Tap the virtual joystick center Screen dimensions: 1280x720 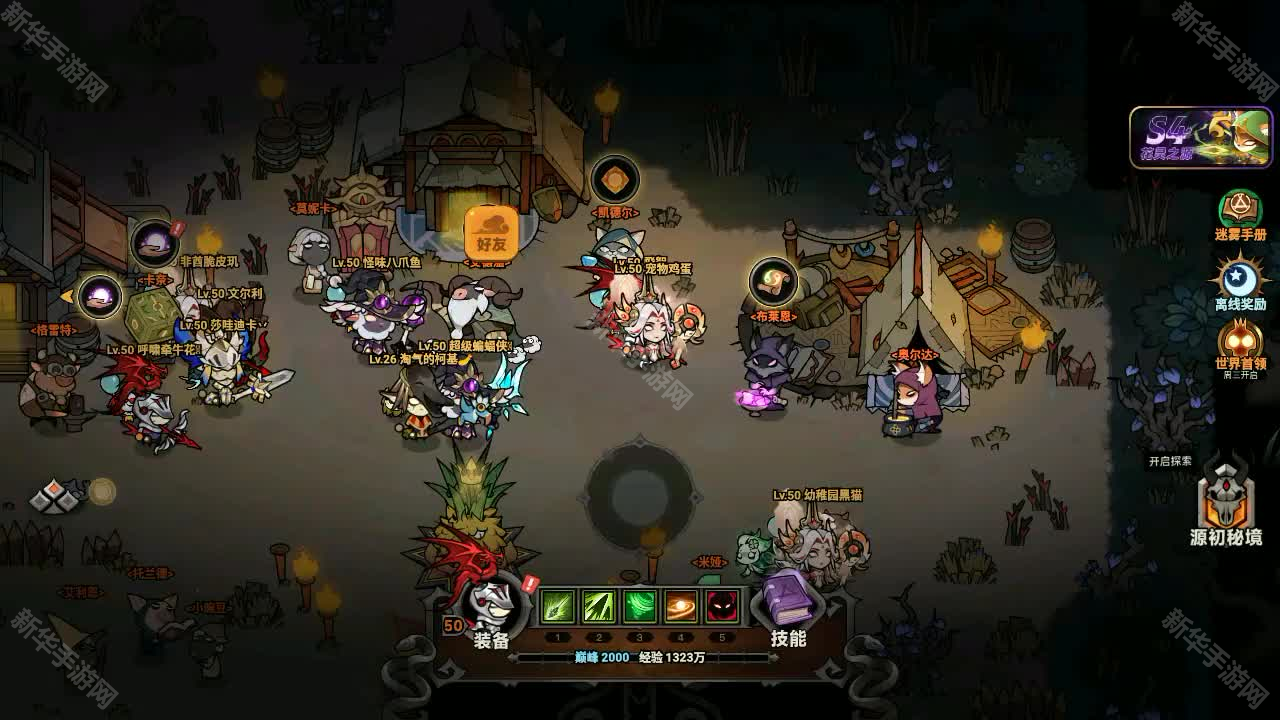640,491
